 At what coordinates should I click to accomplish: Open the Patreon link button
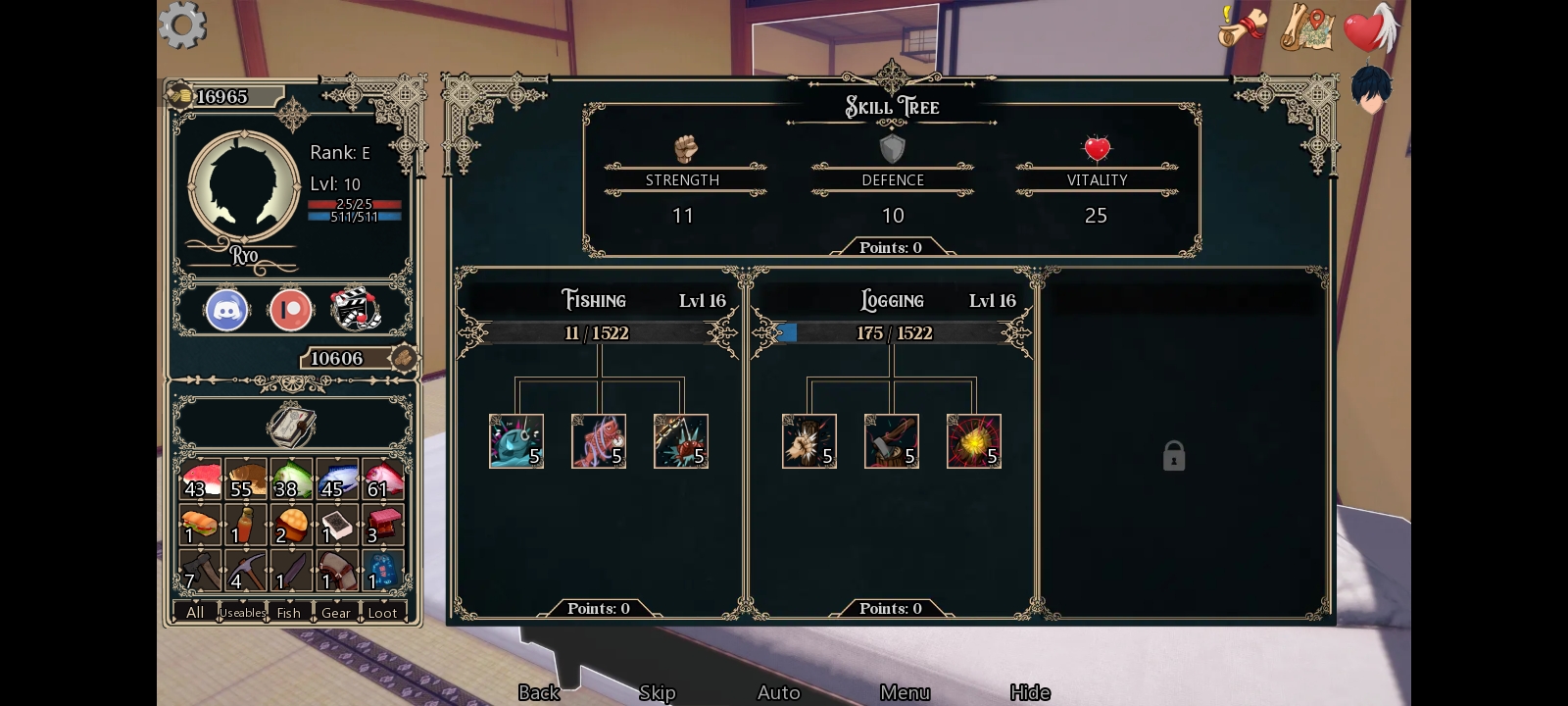[290, 310]
